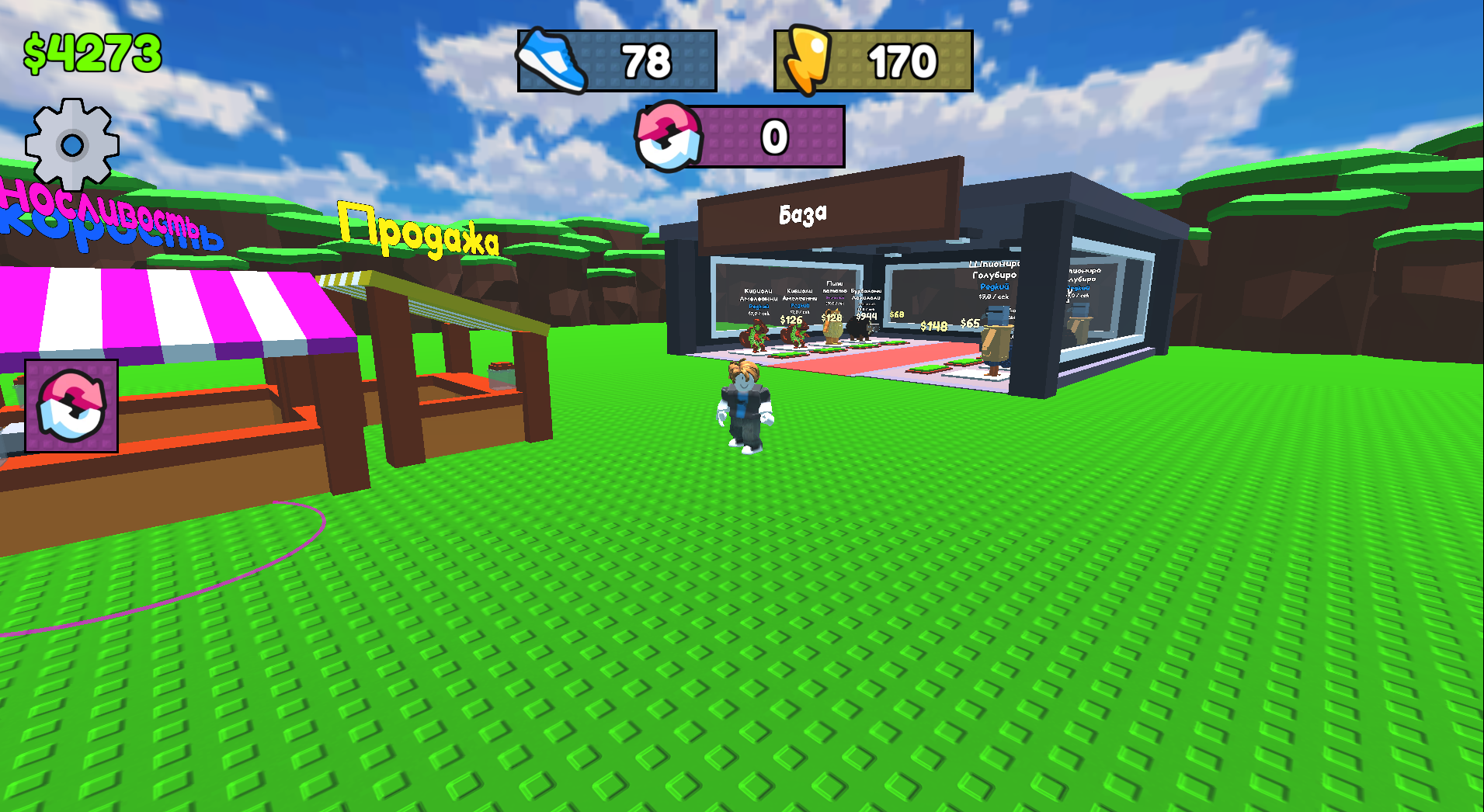Select the golden lightning energy icon
The width and height of the screenshot is (1484, 812).
pyautogui.click(x=810, y=58)
